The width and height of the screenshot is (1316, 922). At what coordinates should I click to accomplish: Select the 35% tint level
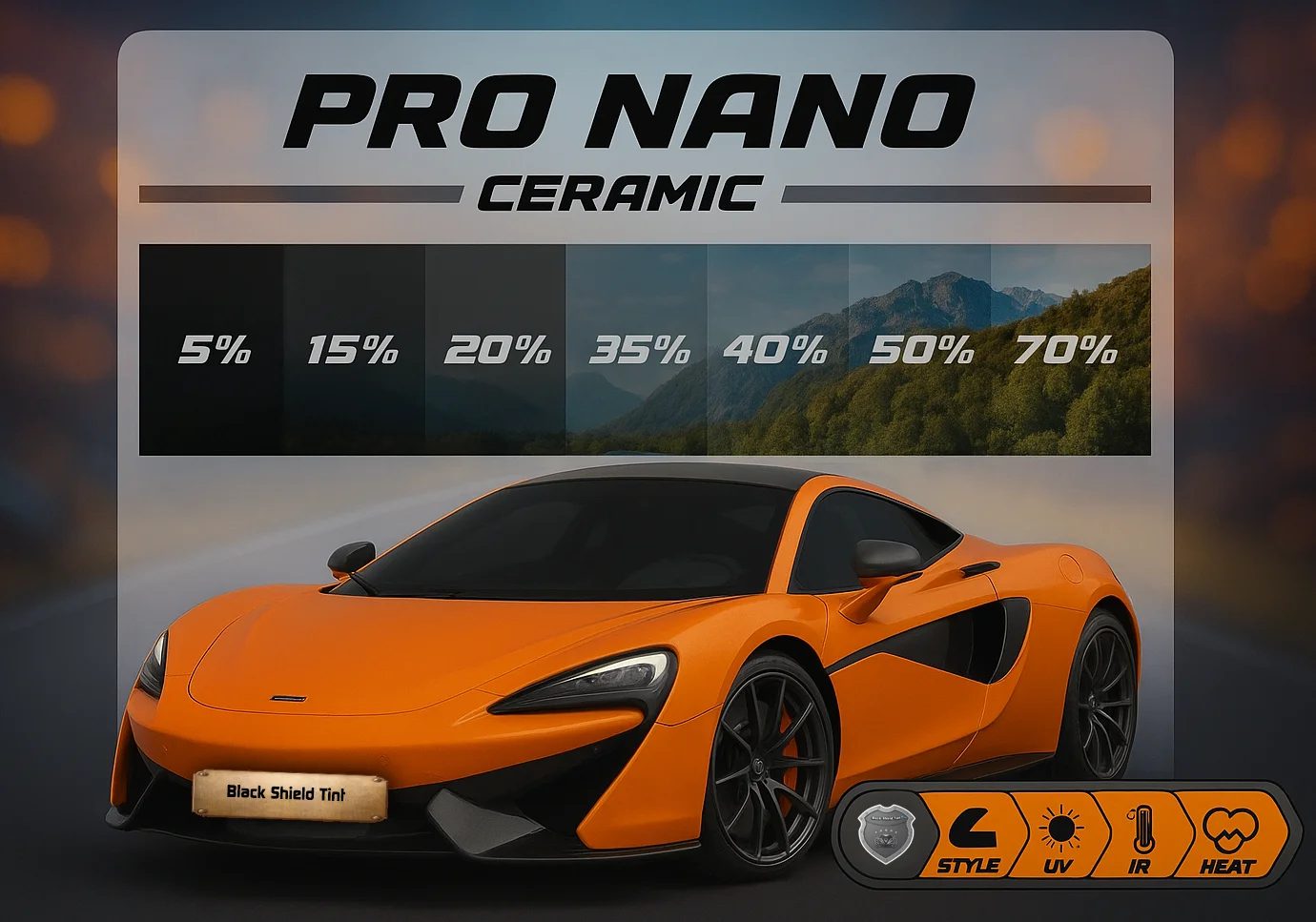(x=637, y=350)
